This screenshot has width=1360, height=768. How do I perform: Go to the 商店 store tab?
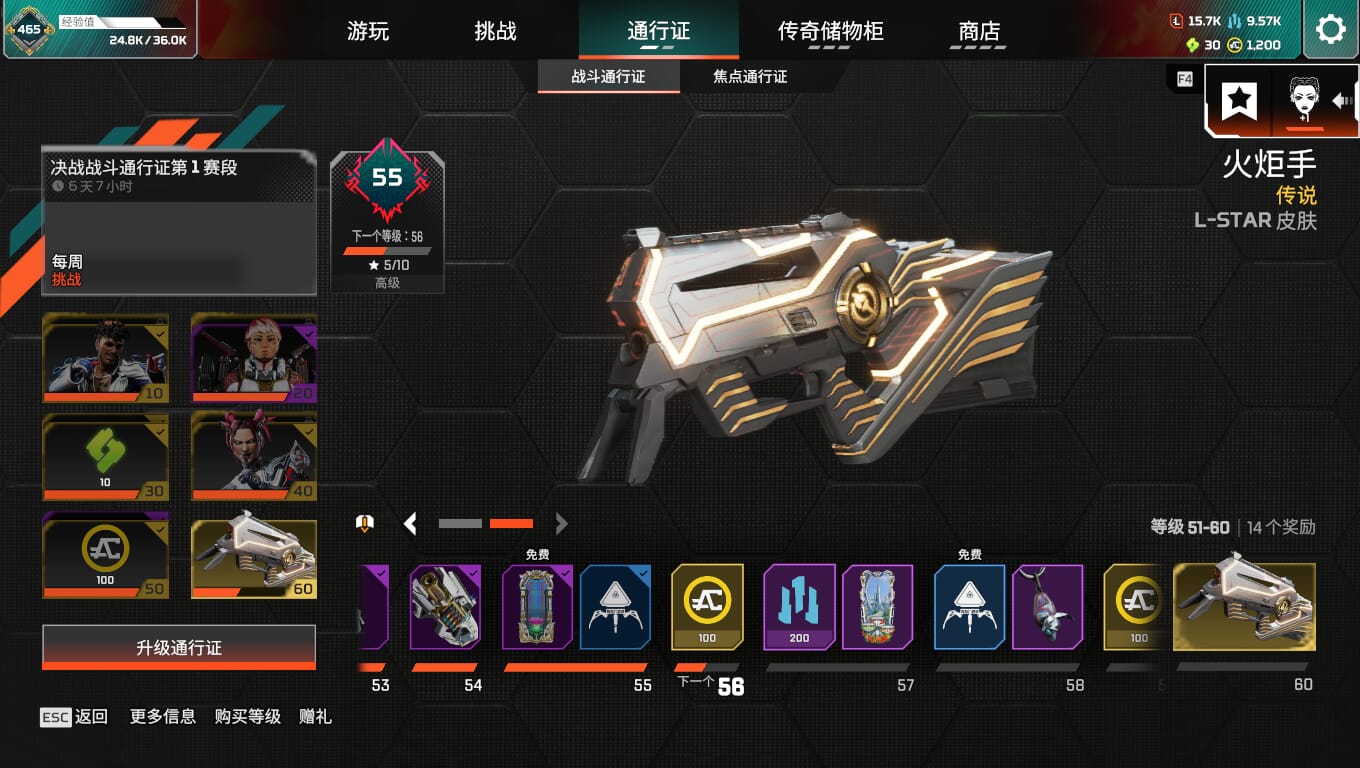[x=979, y=31]
